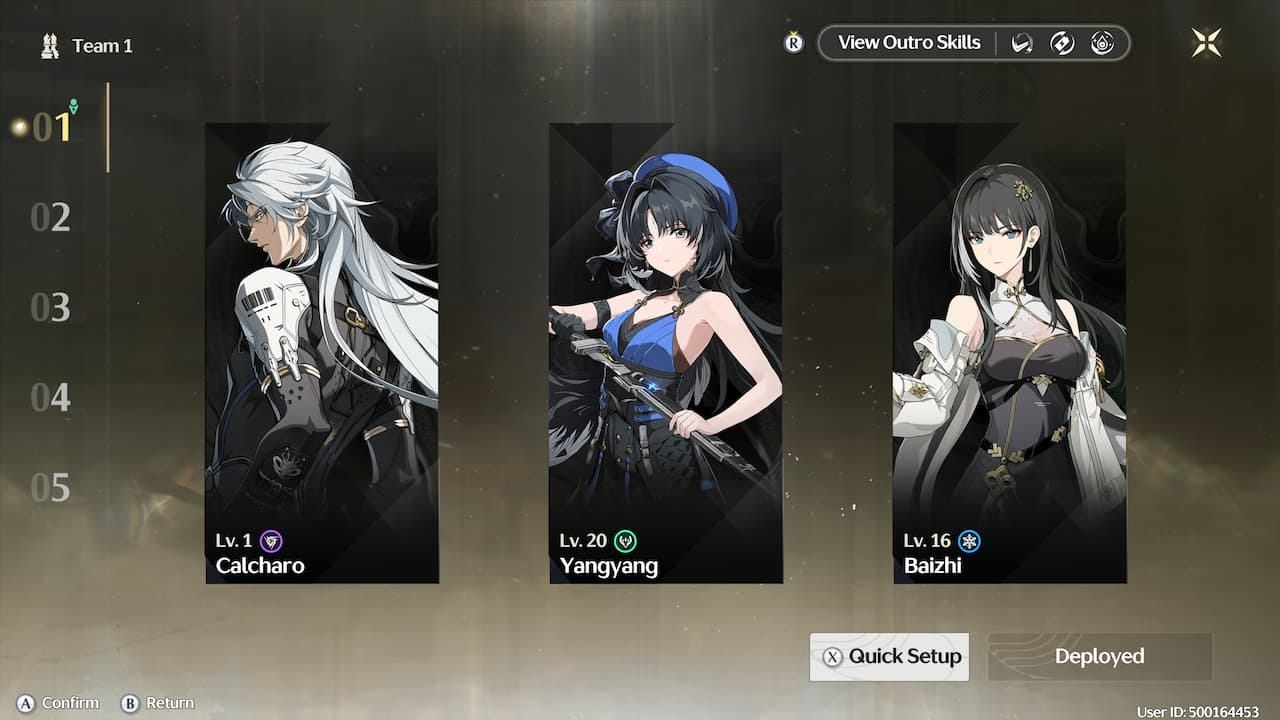Select the Calcharo character card
The image size is (1280, 720).
point(321,353)
